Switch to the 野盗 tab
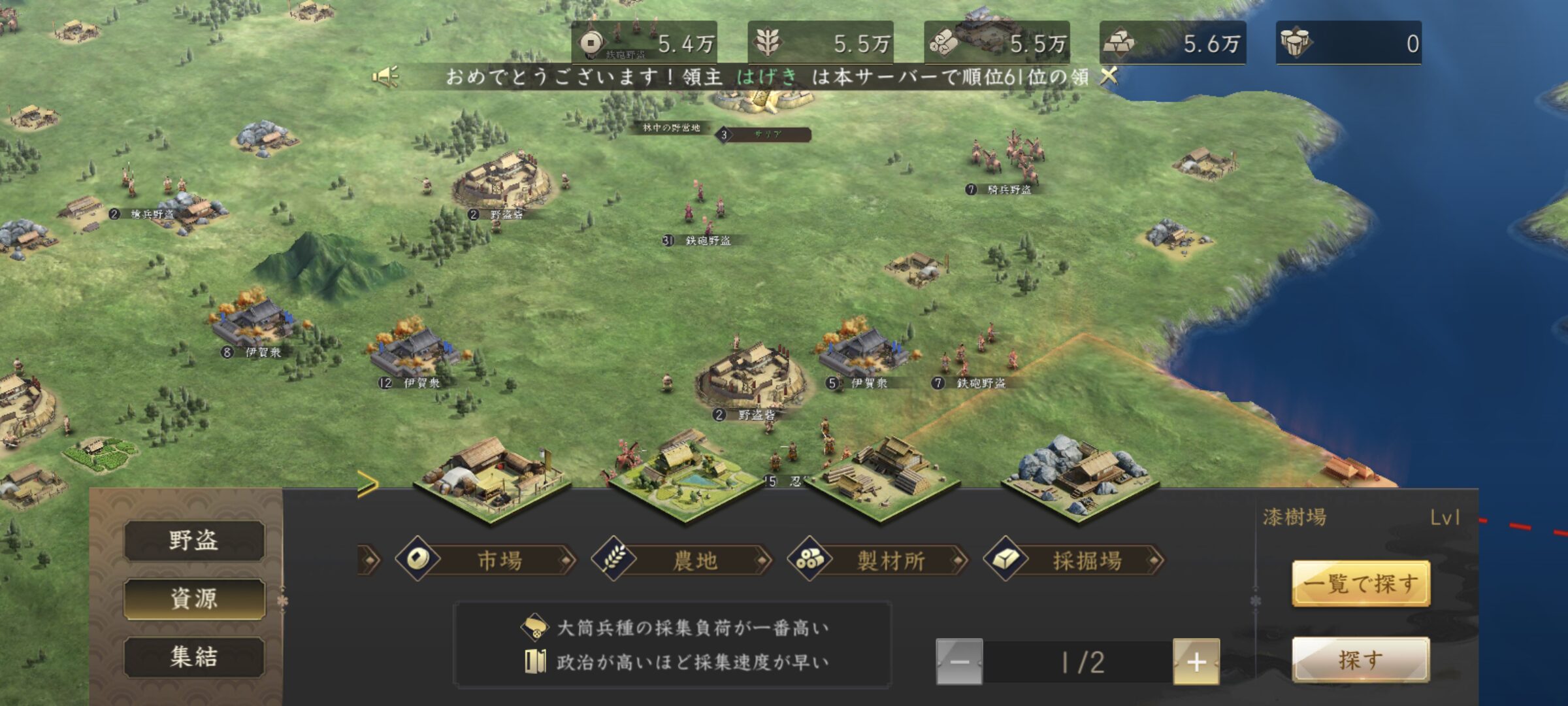 pos(194,541)
